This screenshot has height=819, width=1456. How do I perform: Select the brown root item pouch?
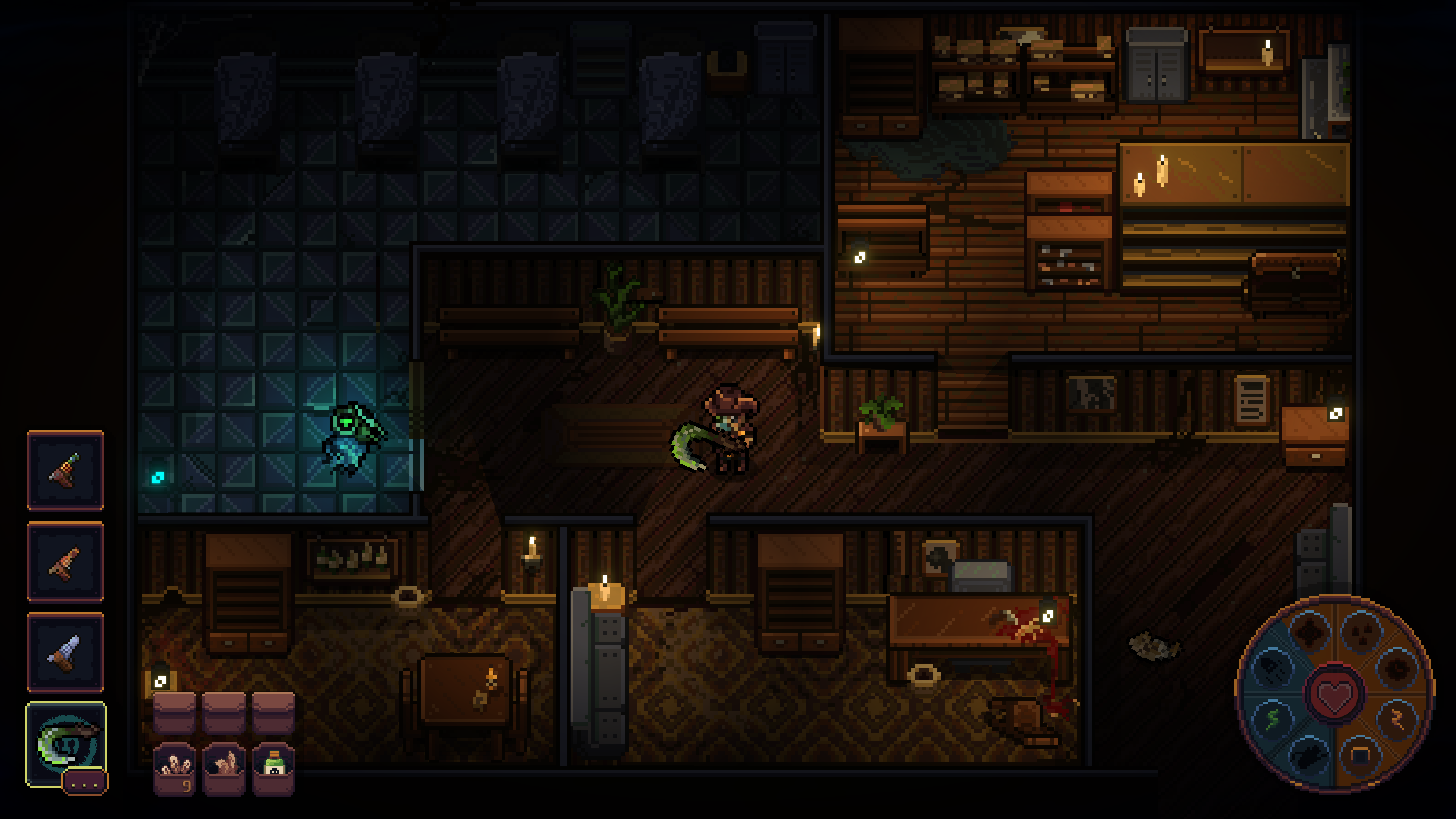(224, 769)
